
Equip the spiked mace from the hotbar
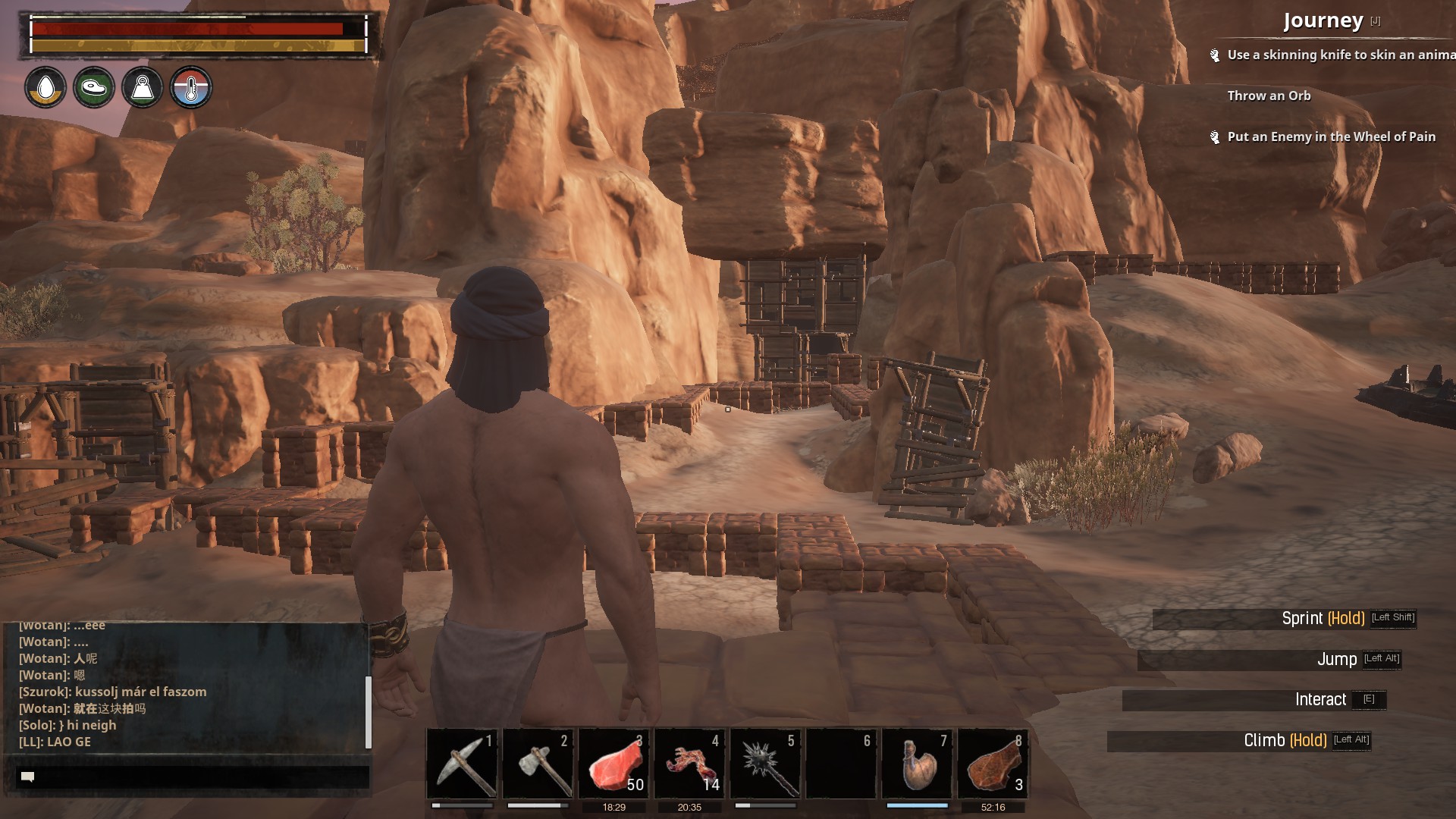(766, 764)
